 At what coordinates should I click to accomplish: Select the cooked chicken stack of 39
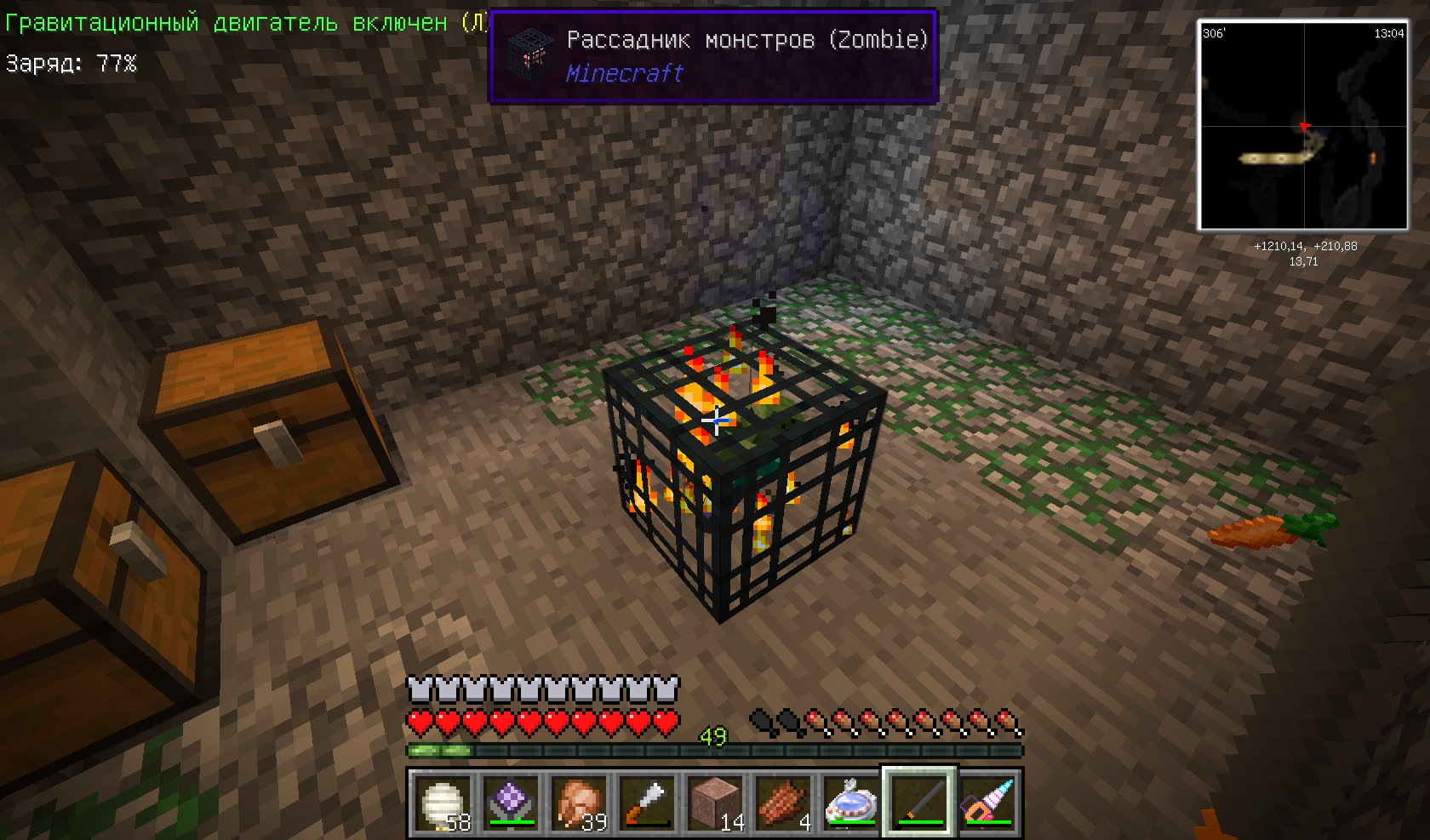pos(578,803)
